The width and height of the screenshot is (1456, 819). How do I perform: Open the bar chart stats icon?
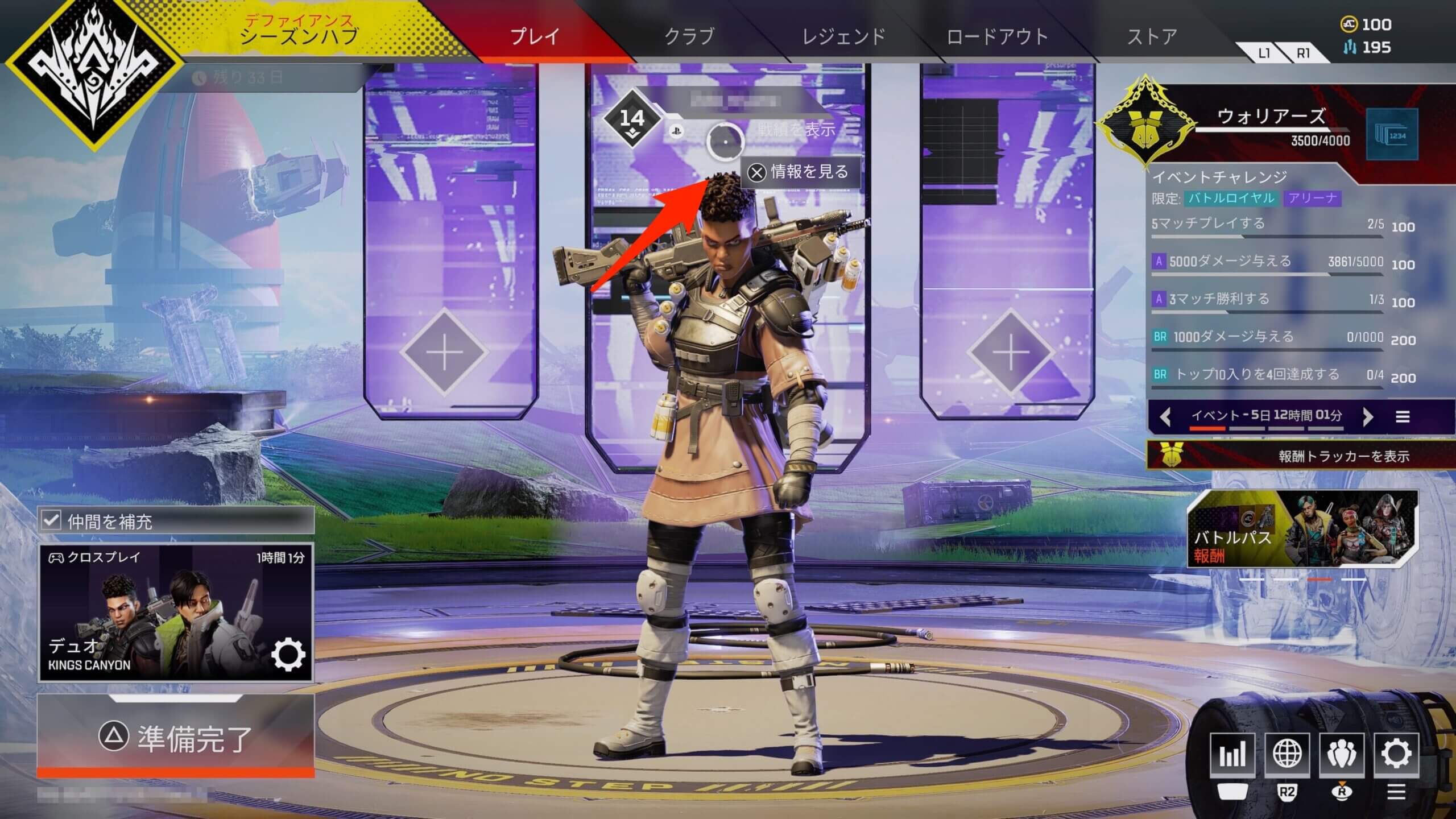click(x=1232, y=754)
